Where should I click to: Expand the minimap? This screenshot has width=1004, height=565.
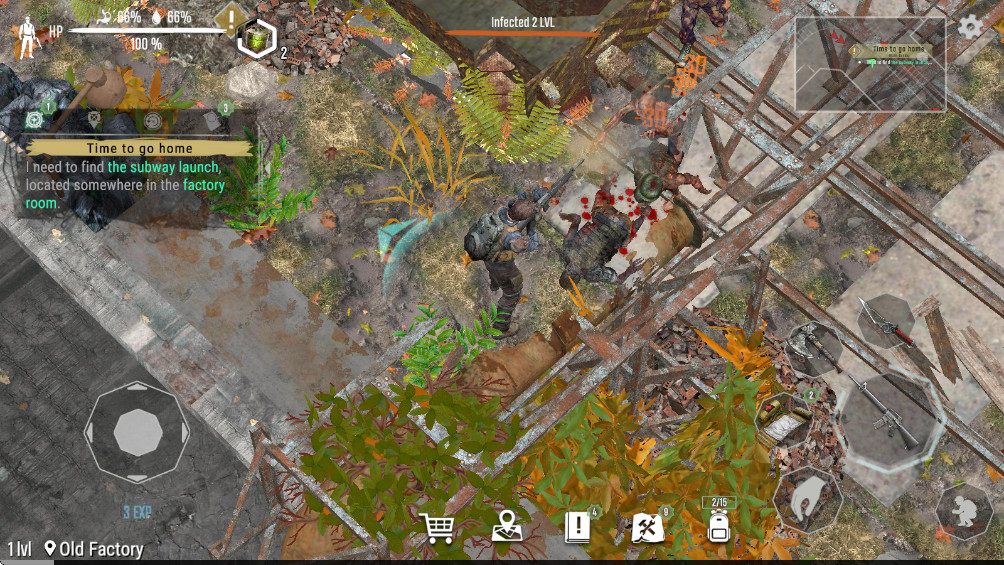870,64
